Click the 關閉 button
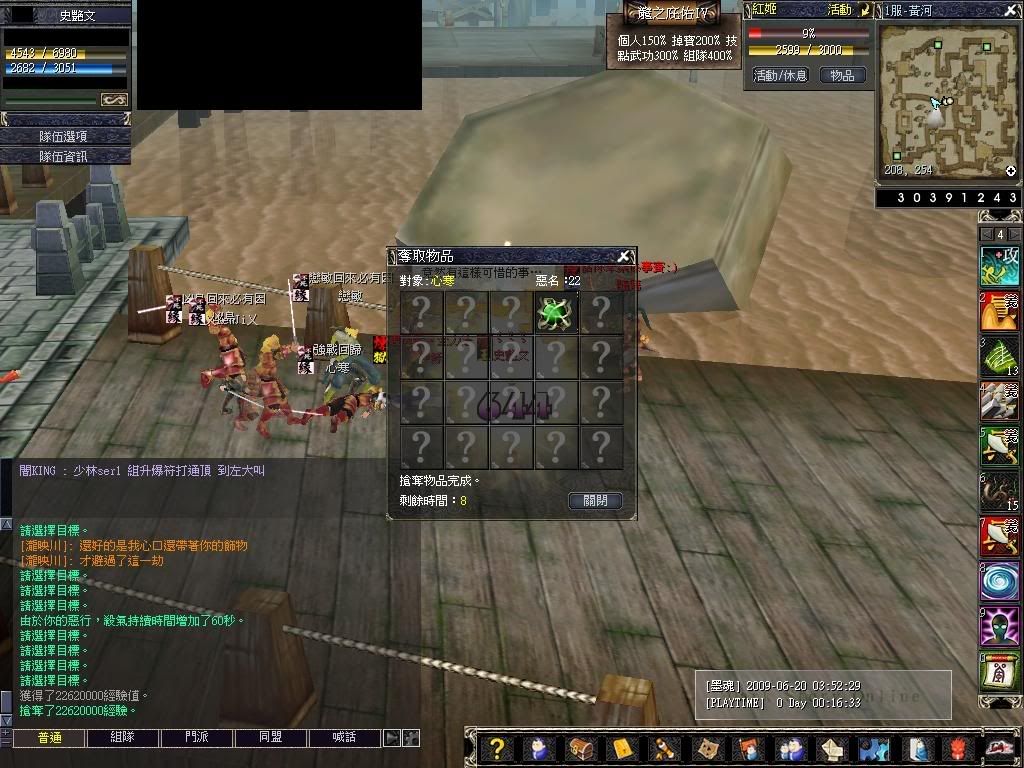This screenshot has height=768, width=1024. 595,501
